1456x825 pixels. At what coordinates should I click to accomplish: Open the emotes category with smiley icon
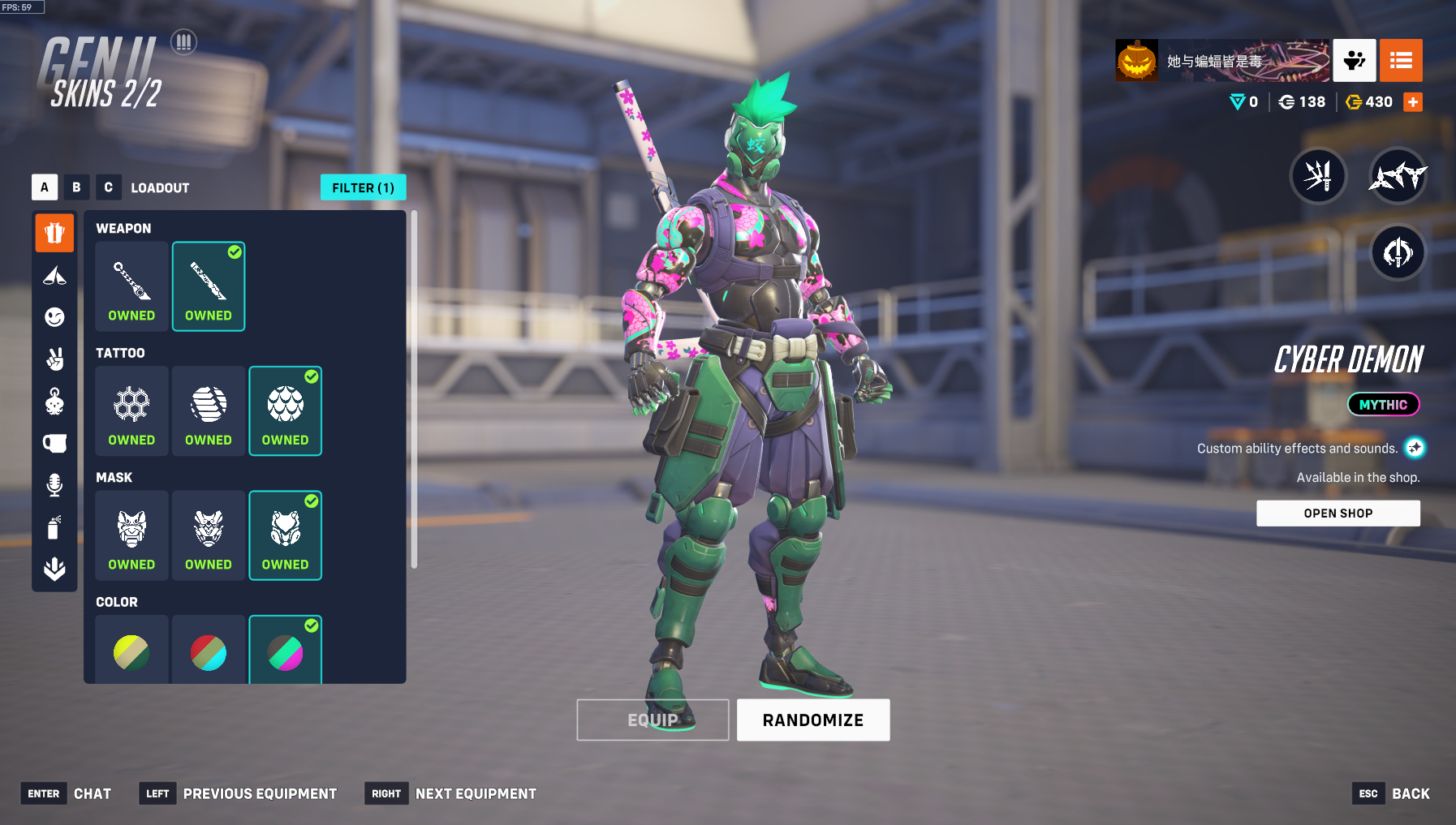(54, 317)
